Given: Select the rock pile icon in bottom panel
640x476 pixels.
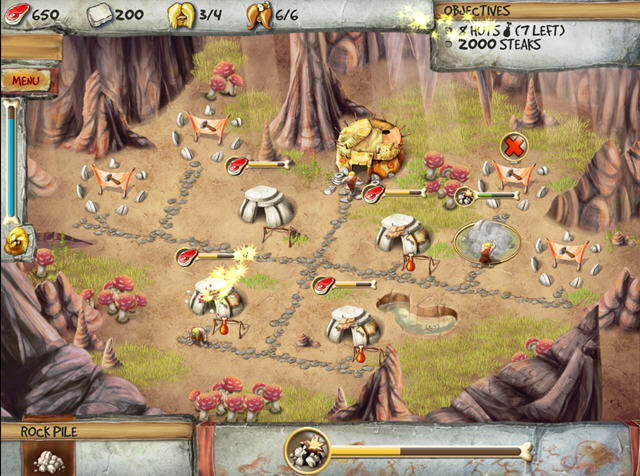Looking at the screenshot, I should click(46, 459).
